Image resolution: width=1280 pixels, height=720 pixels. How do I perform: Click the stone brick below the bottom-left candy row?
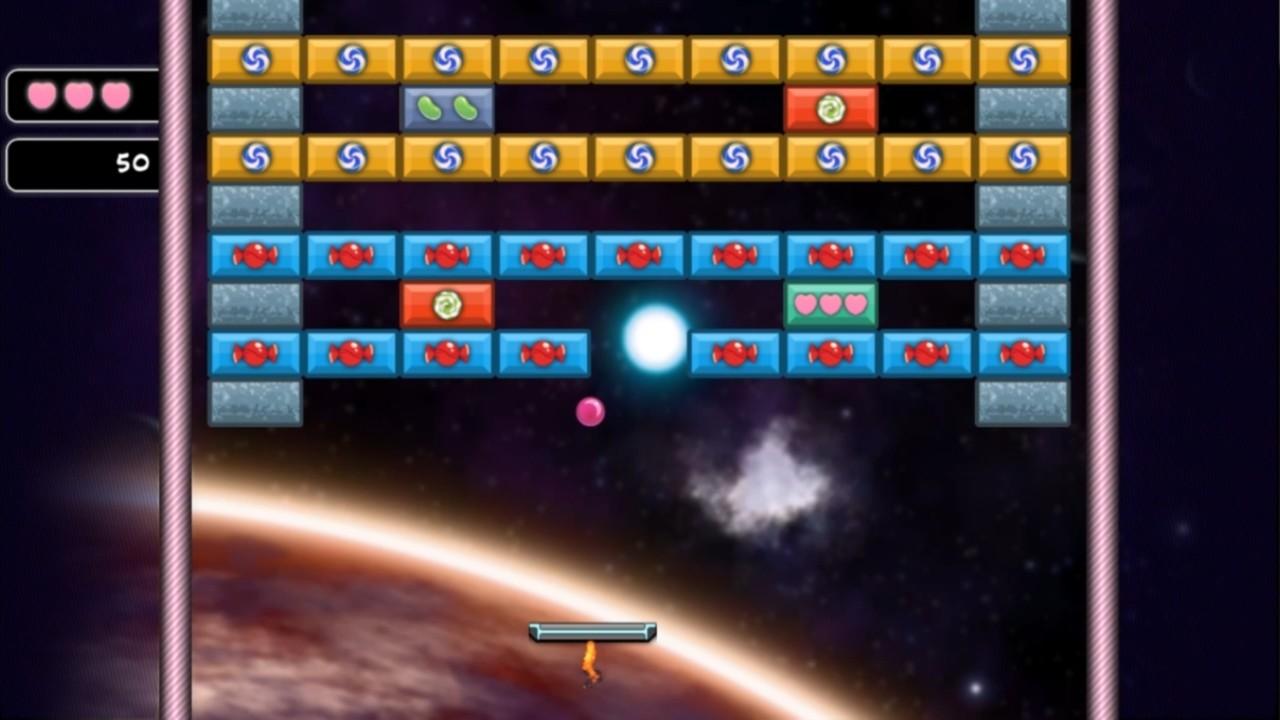tap(254, 401)
